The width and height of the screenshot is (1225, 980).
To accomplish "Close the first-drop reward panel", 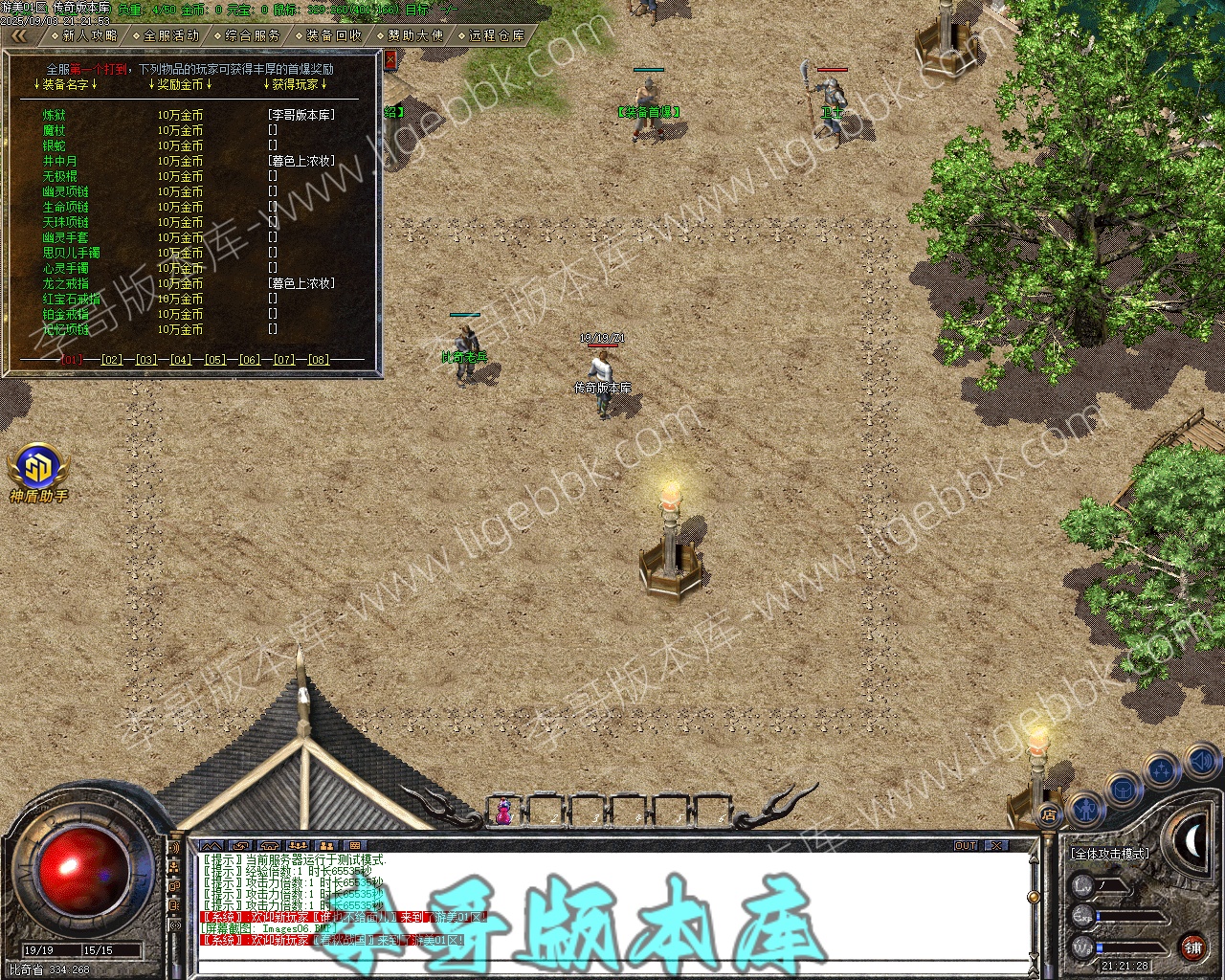I will 390,59.
